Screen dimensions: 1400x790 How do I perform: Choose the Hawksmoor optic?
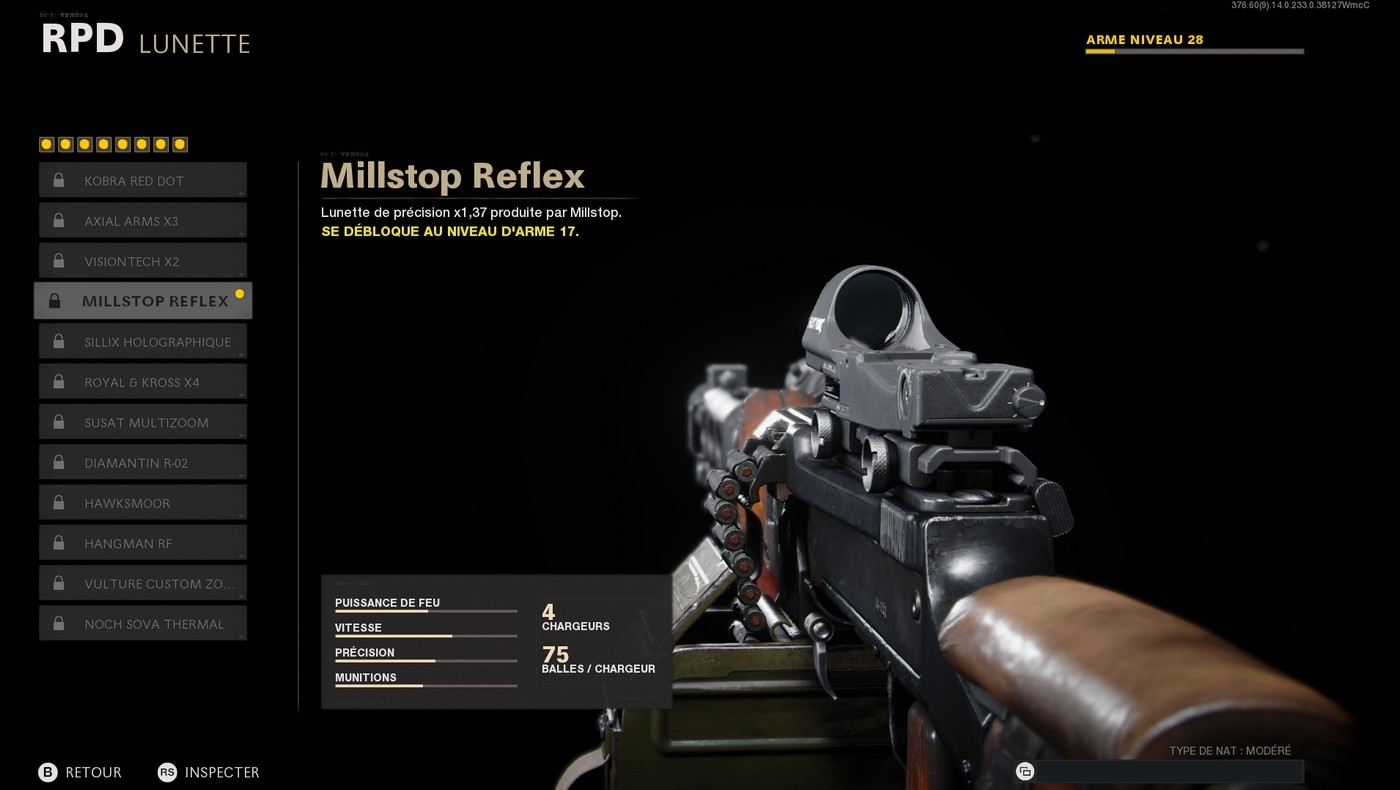[x=143, y=503]
